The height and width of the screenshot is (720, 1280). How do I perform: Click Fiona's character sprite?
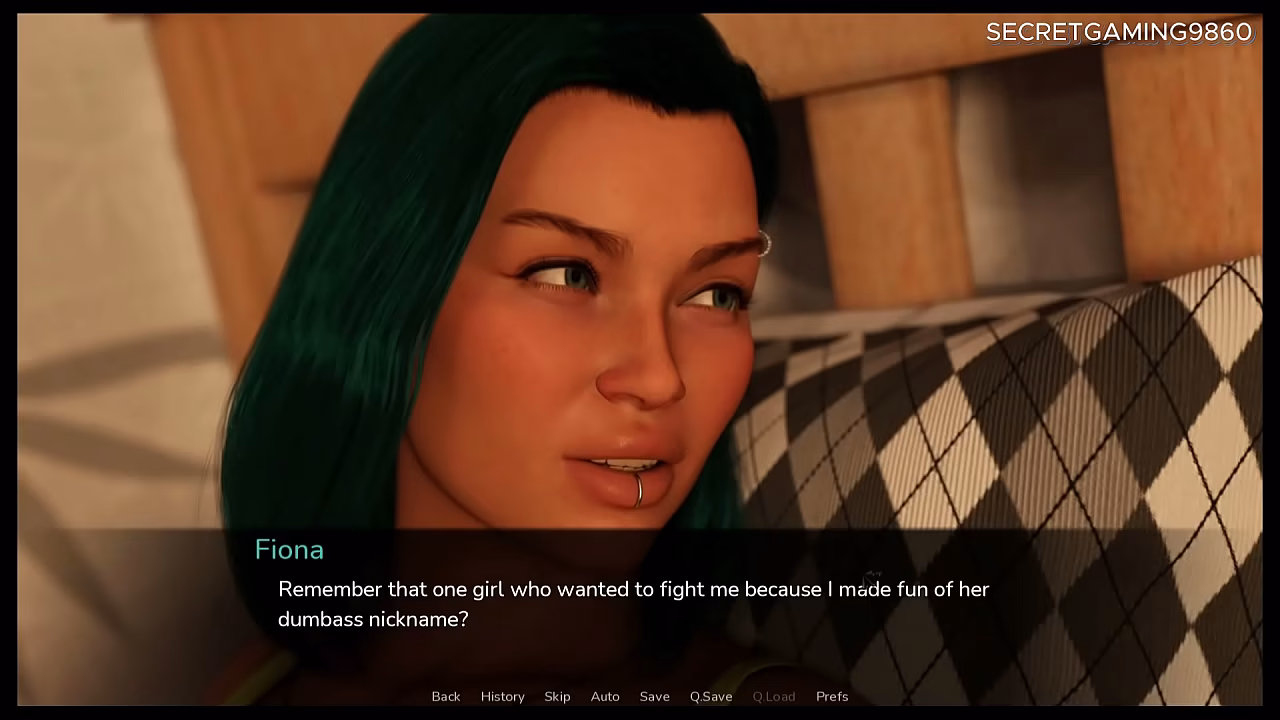coord(500,350)
